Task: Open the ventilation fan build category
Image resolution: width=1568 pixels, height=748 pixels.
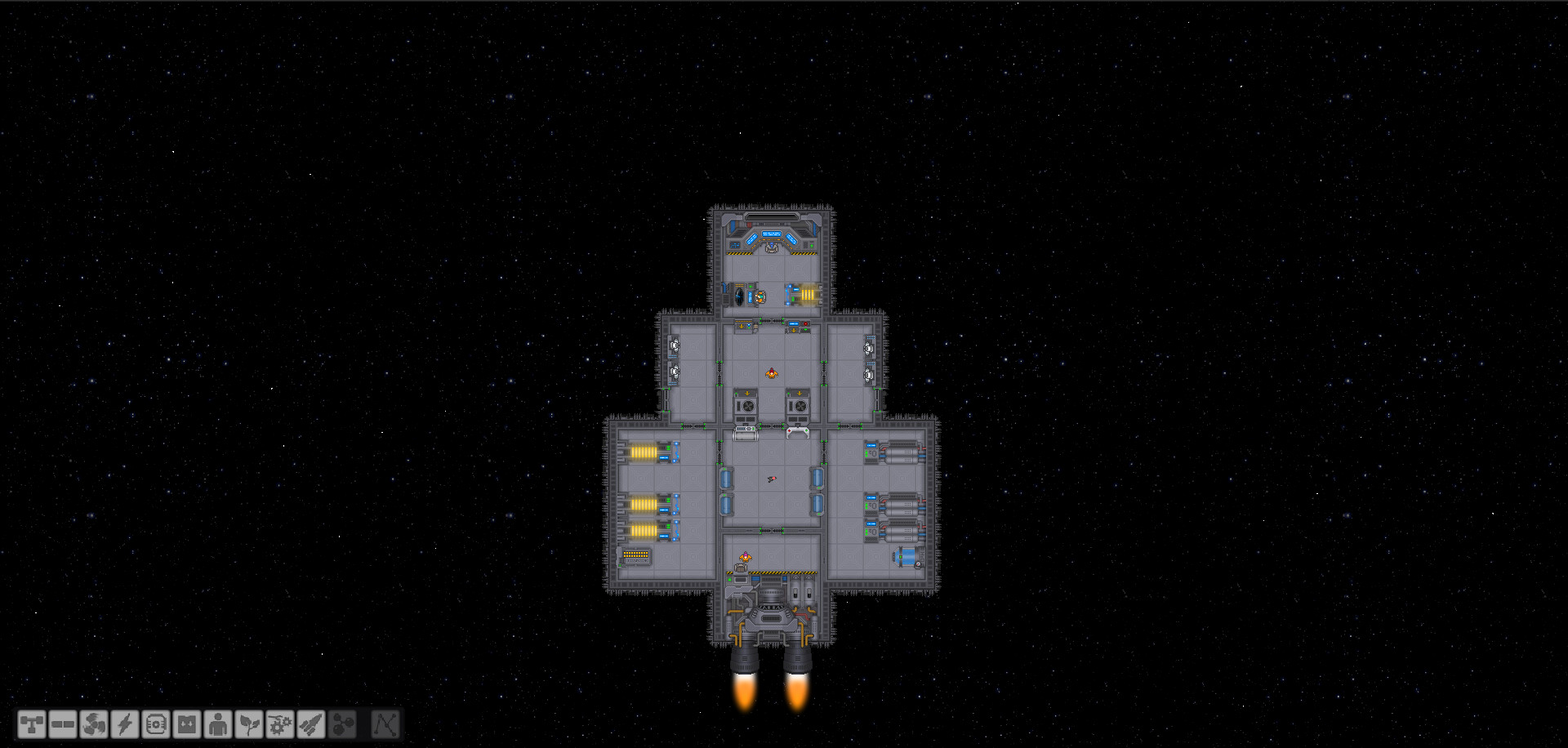Action: (x=92, y=724)
